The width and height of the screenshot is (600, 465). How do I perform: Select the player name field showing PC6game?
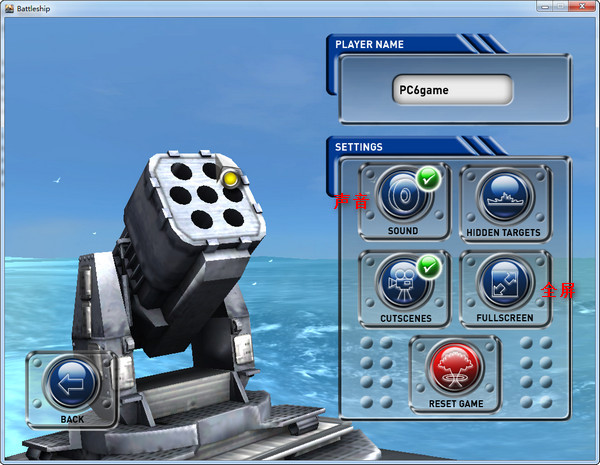[x=452, y=90]
